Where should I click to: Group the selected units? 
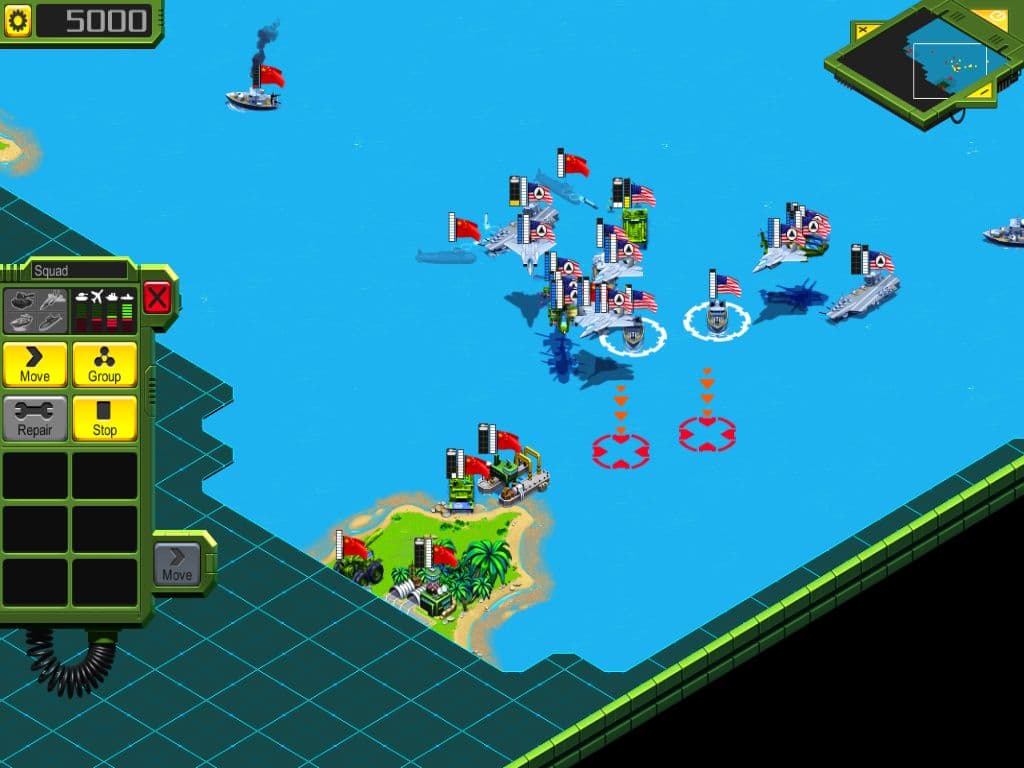point(104,365)
